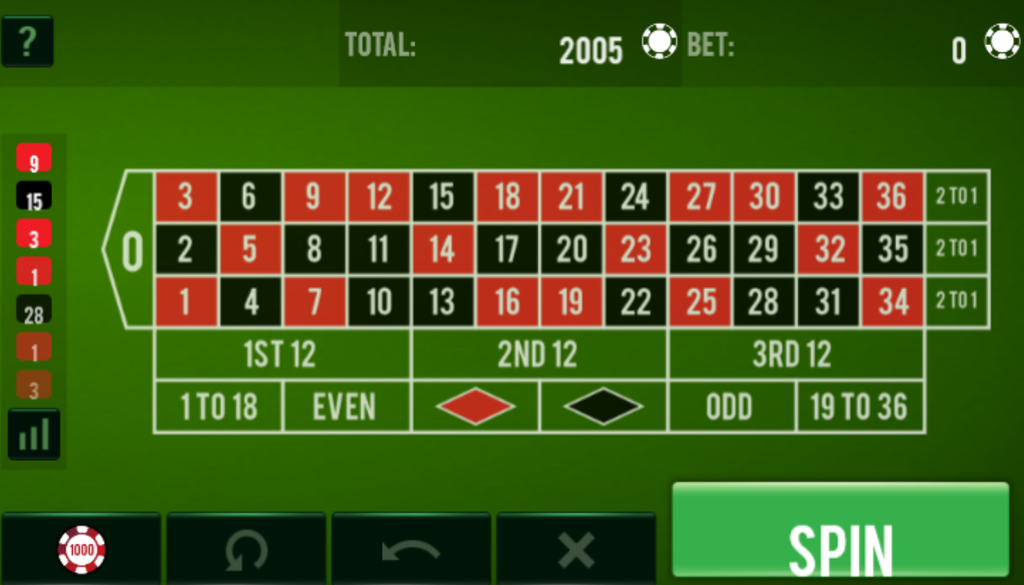Select the 1000 chip denomination button
Viewport: 1024px width, 585px height.
coord(81,549)
